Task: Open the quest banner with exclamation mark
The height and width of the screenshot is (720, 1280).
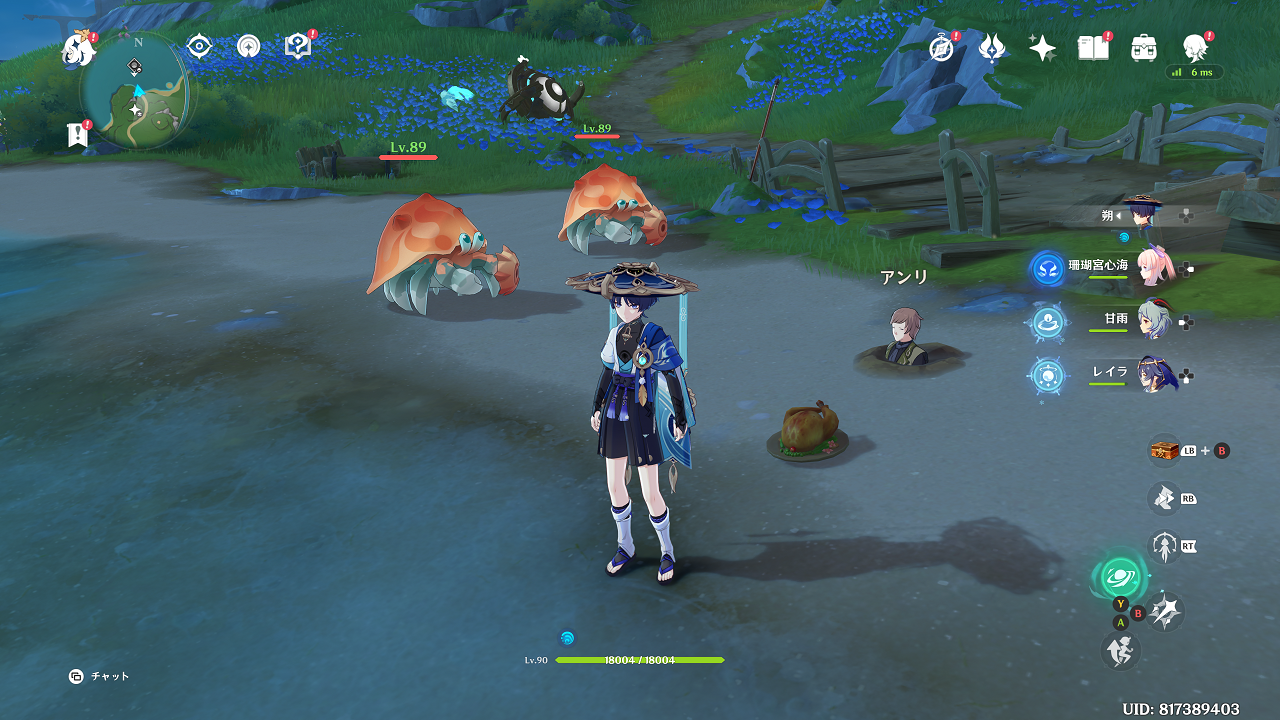Action: click(x=77, y=135)
